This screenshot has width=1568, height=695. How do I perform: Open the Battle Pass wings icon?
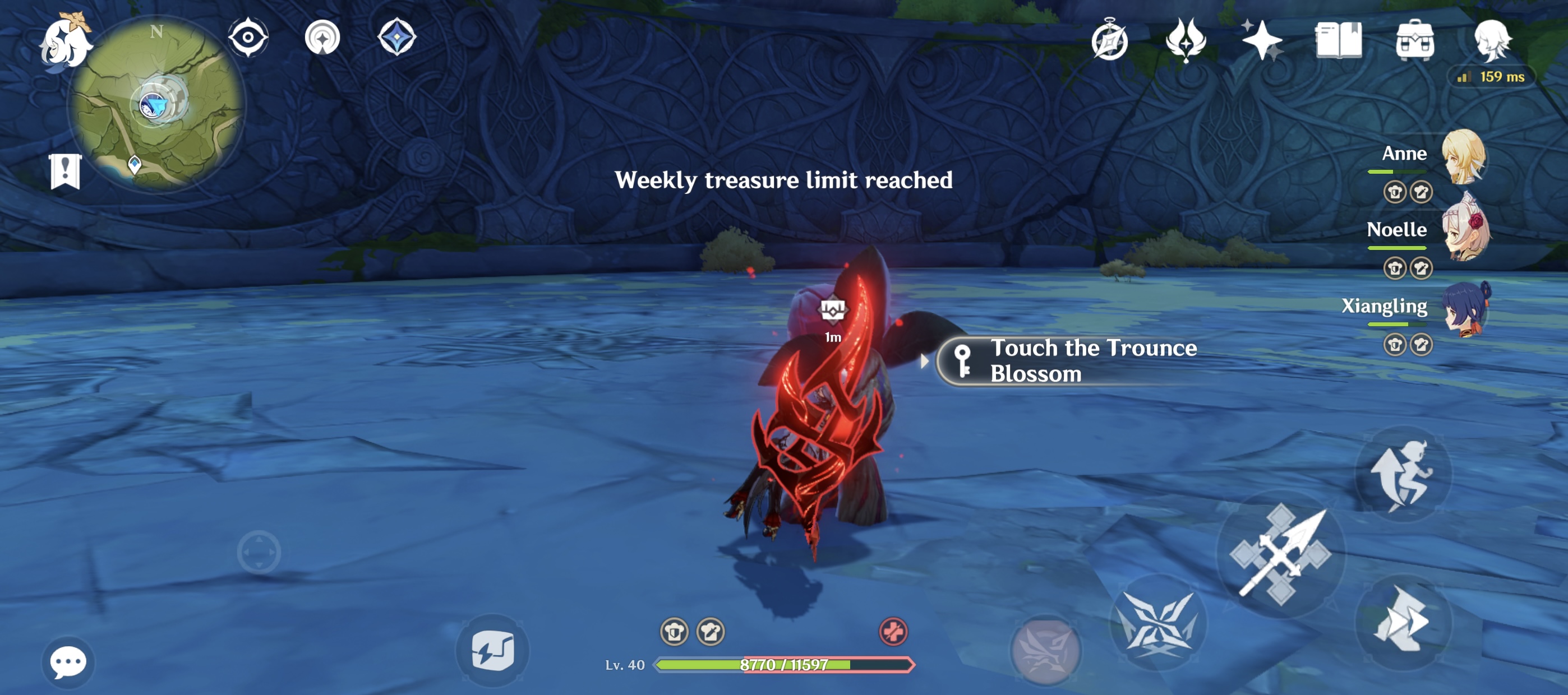tap(1186, 41)
